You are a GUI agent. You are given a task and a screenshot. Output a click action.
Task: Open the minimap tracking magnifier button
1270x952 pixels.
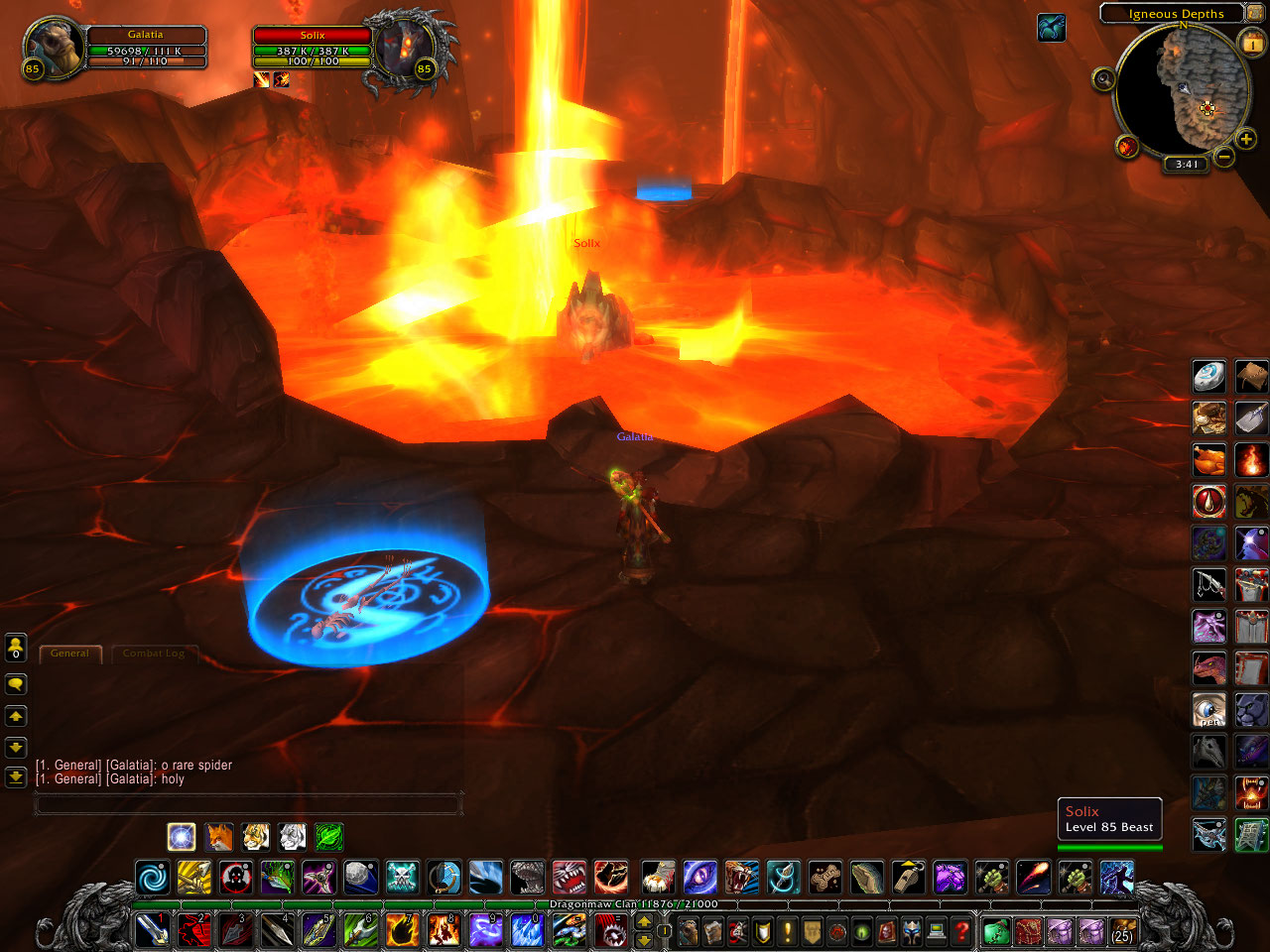pos(1103,80)
